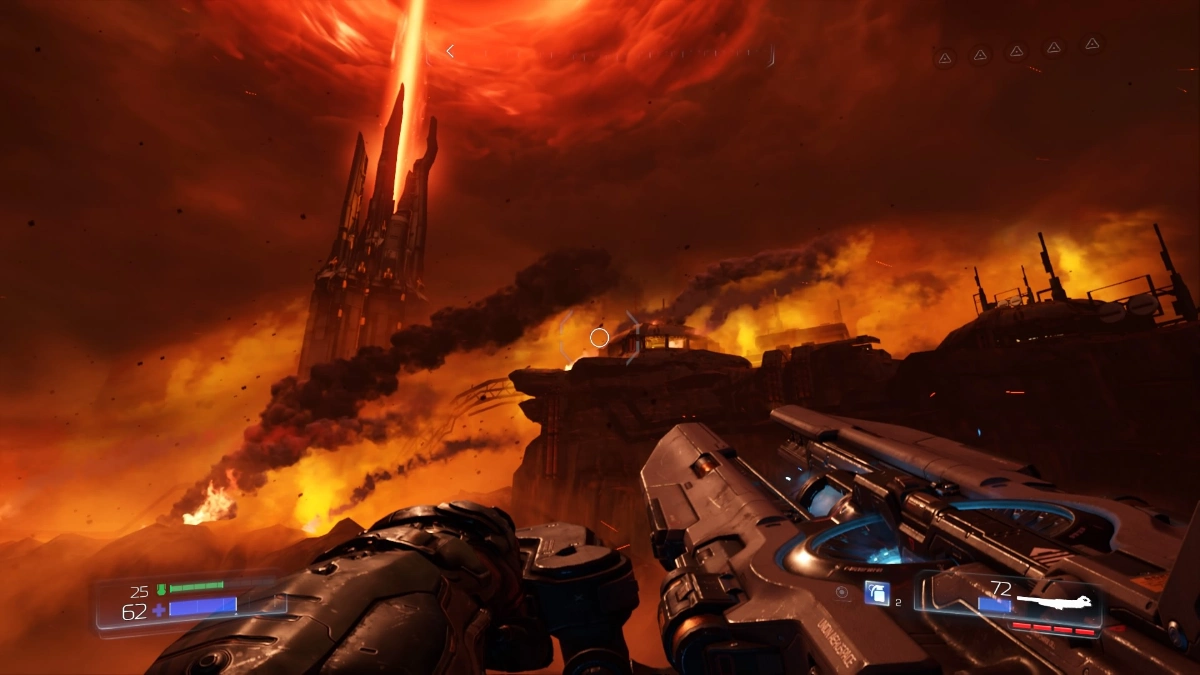Image resolution: width=1200 pixels, height=675 pixels.
Task: Click the white weapon silhouette icon
Action: (x=1051, y=603)
